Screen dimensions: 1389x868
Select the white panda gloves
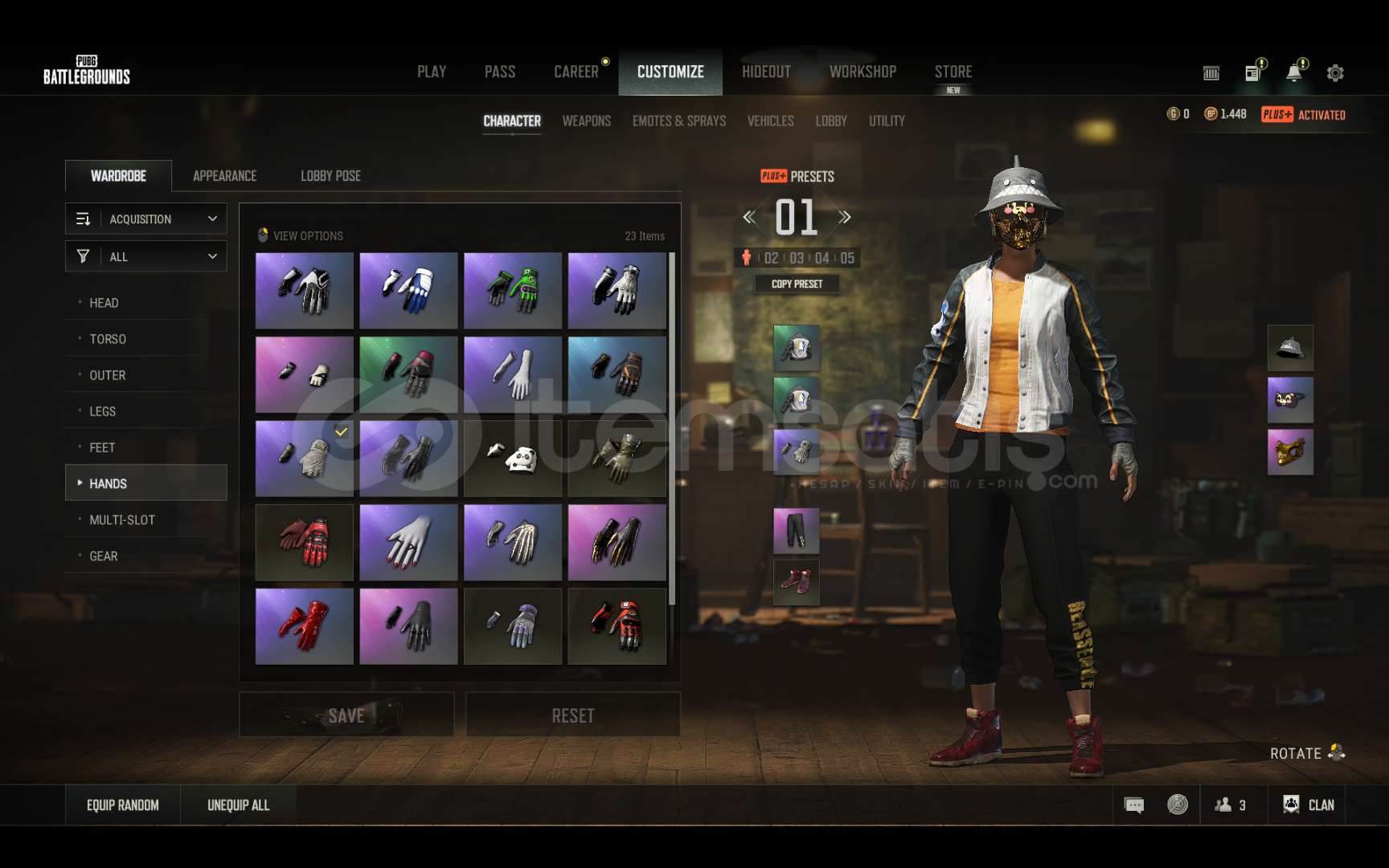[x=513, y=459]
